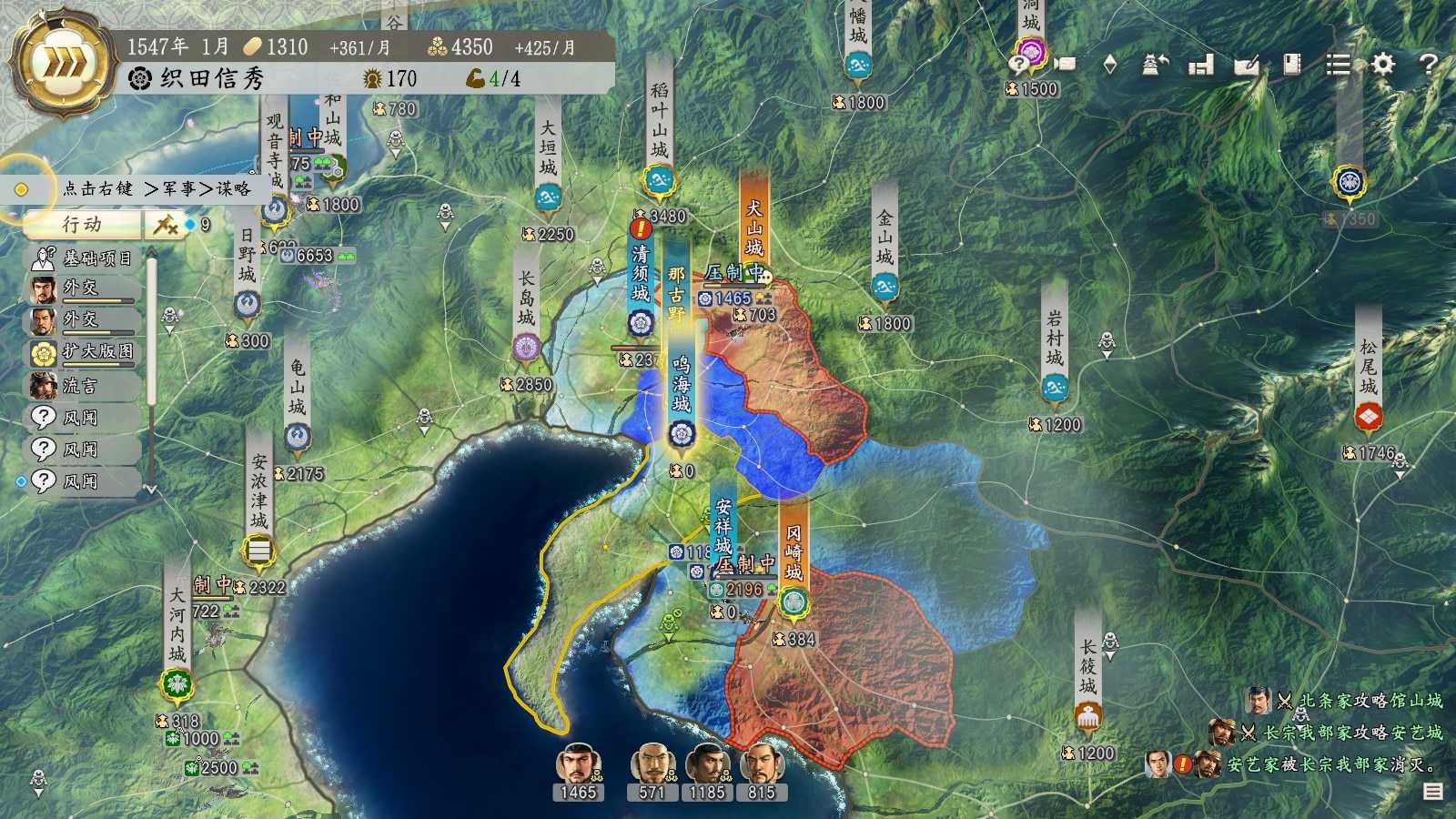Image resolution: width=1456 pixels, height=819 pixels.
Task: Open the game settings gear icon
Action: tap(1382, 66)
